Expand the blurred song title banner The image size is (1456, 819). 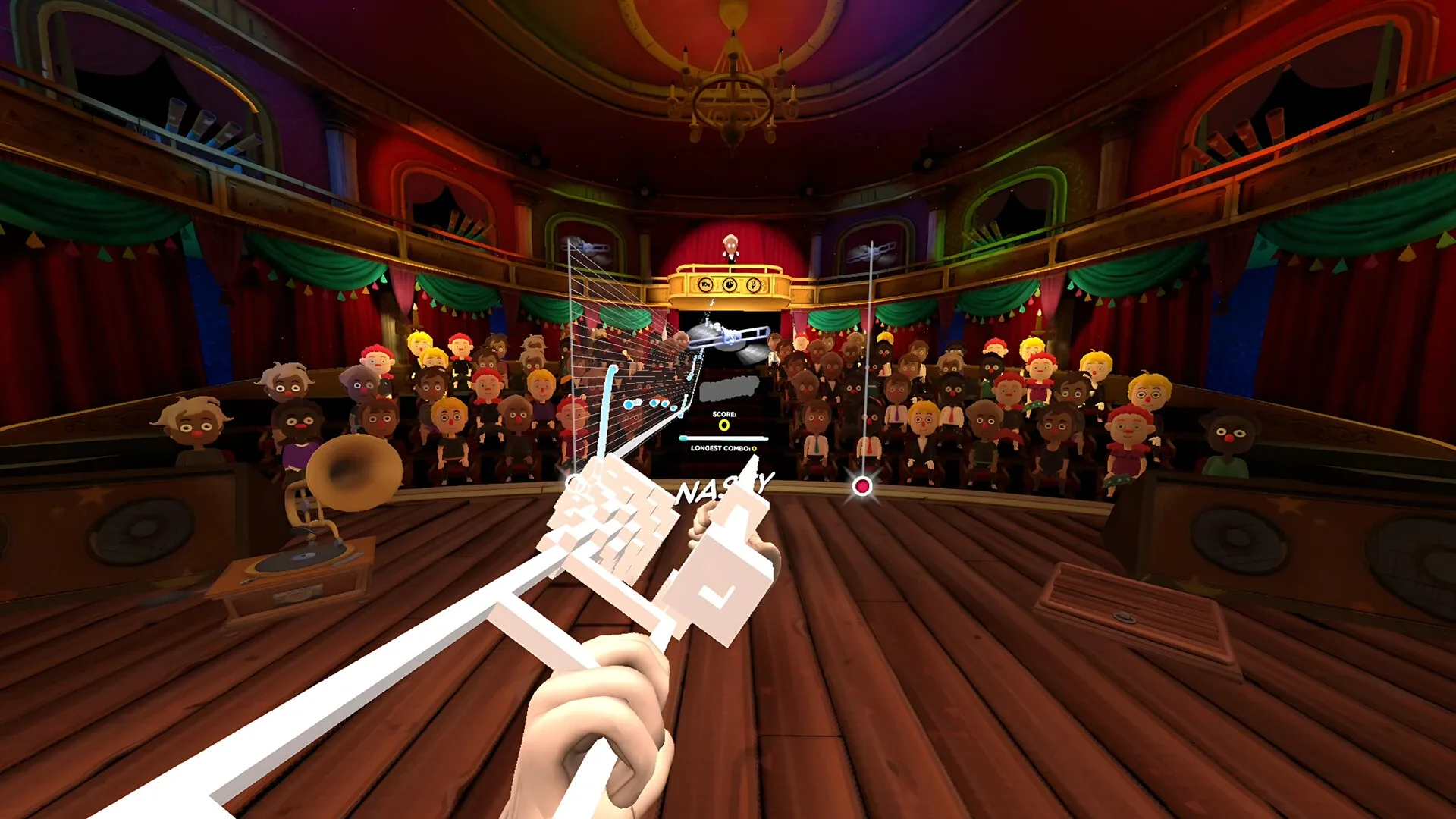tap(728, 388)
